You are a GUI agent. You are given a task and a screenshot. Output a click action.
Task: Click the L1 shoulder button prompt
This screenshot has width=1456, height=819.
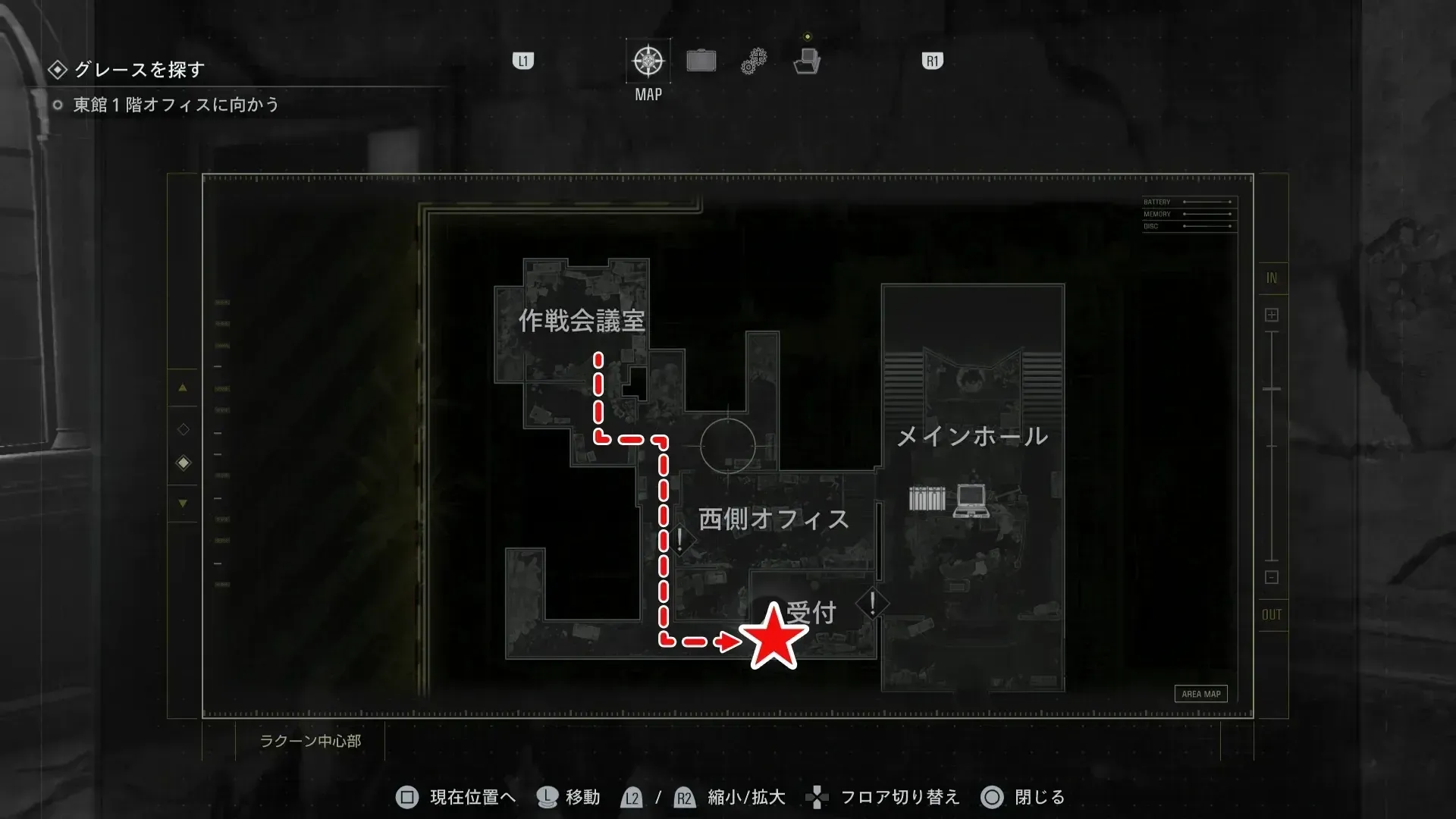pyautogui.click(x=523, y=61)
